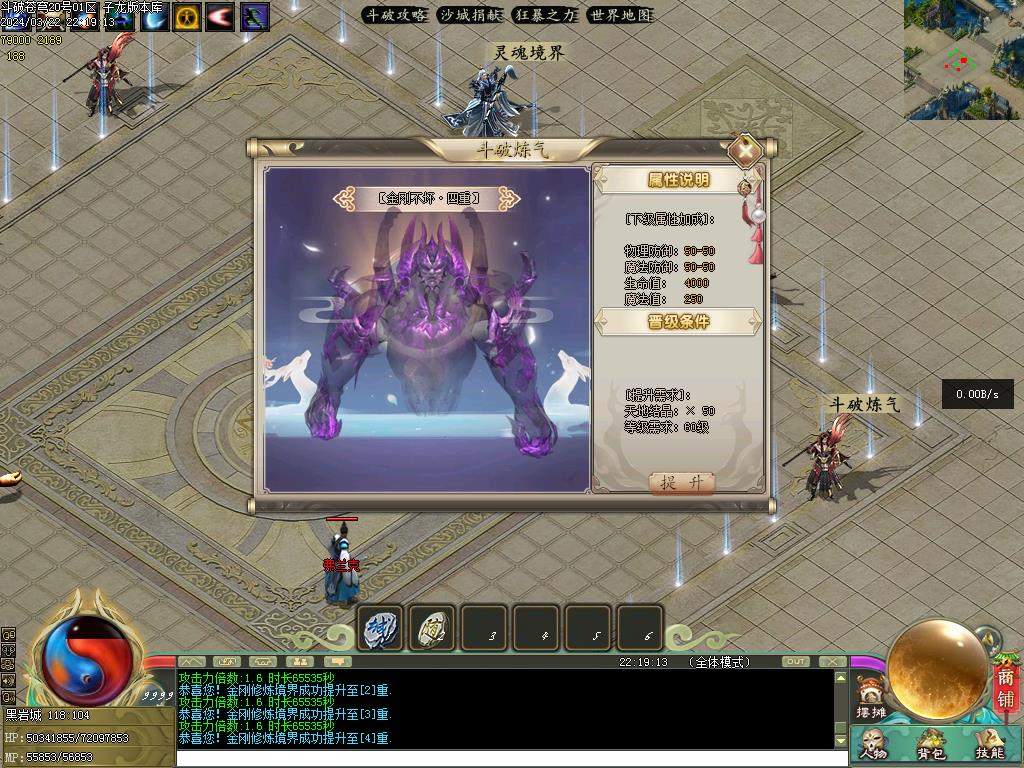The image size is (1024, 768).
Task: Open the 背包 bag inventory
Action: point(931,745)
